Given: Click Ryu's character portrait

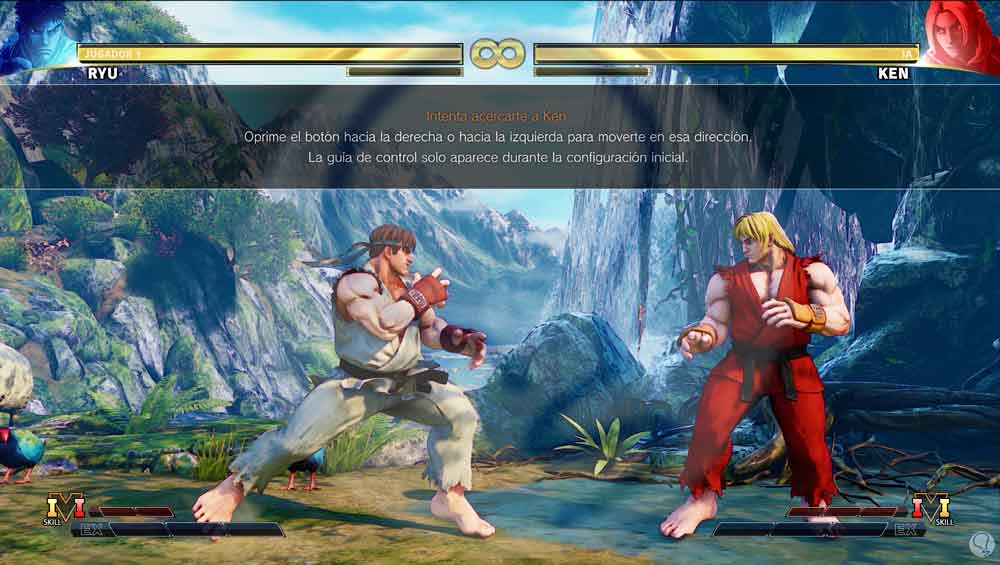Looking at the screenshot, I should click(x=37, y=37).
